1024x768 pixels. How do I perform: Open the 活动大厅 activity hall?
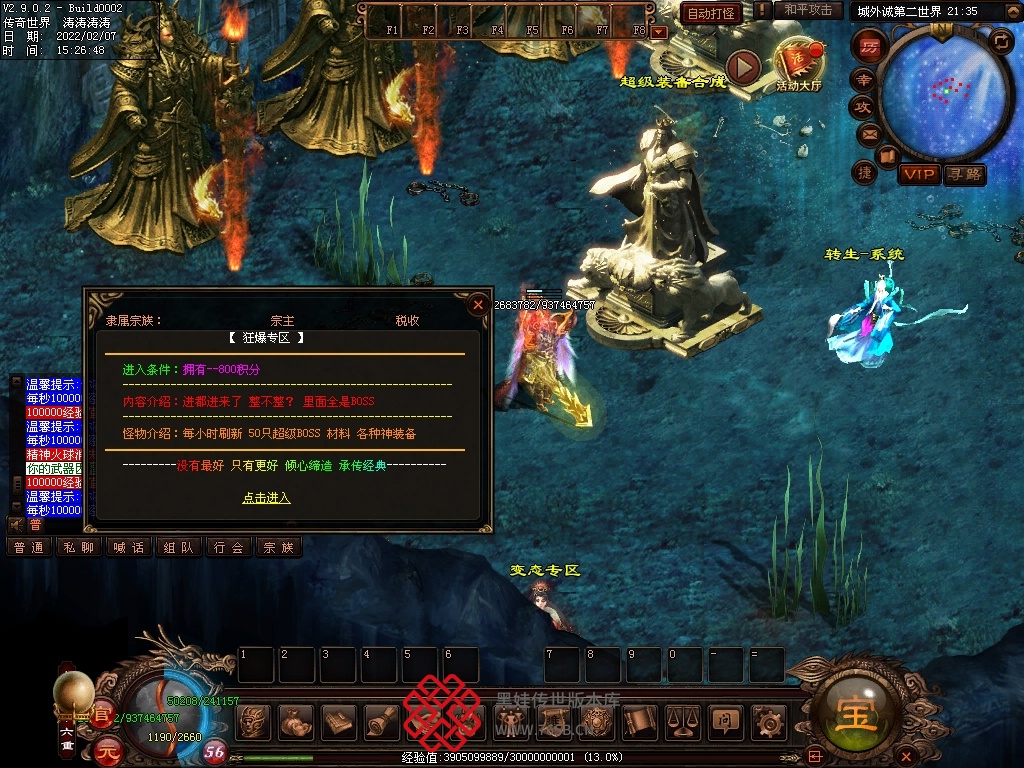pos(798,65)
